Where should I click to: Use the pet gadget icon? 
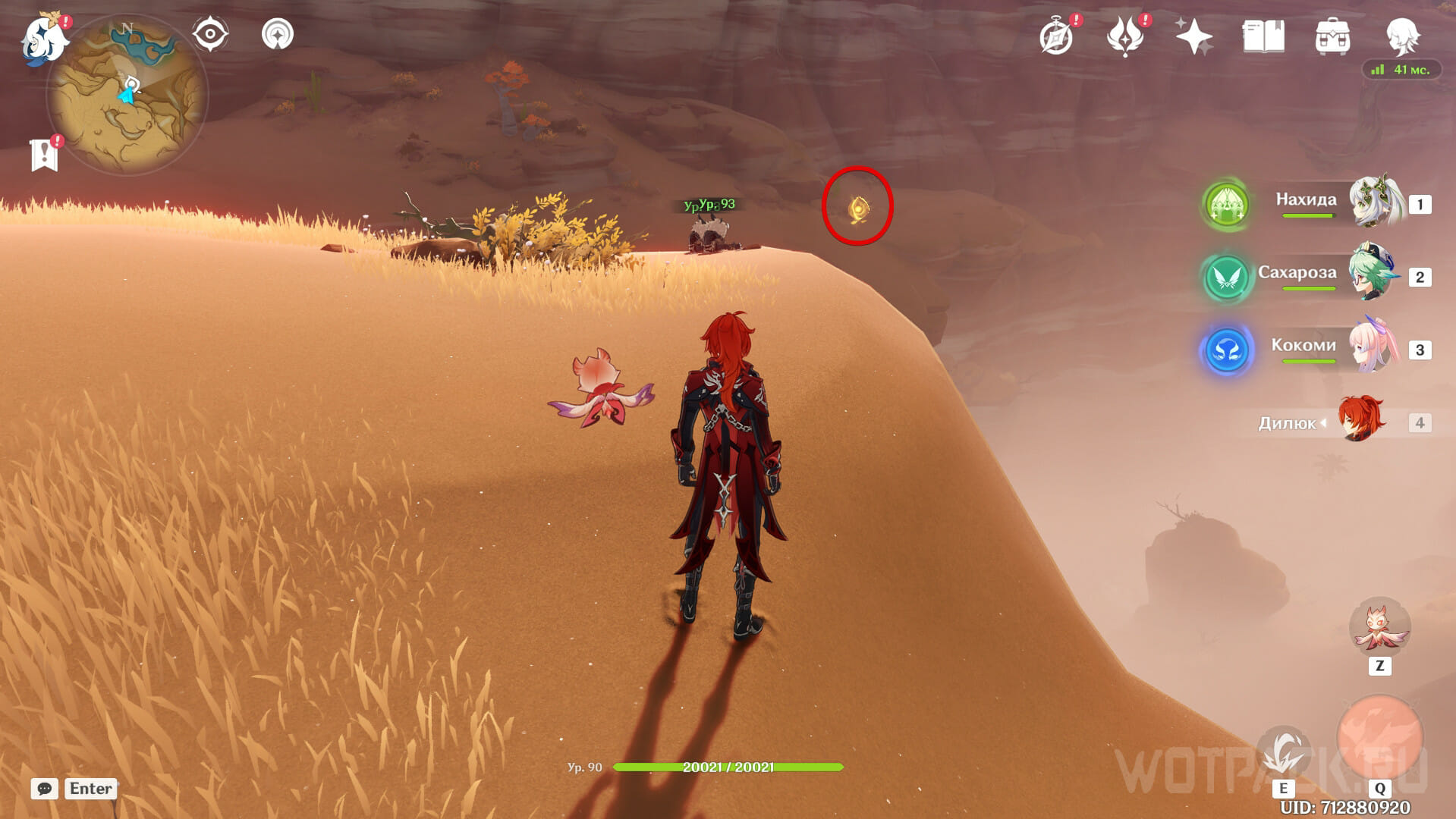1379,627
